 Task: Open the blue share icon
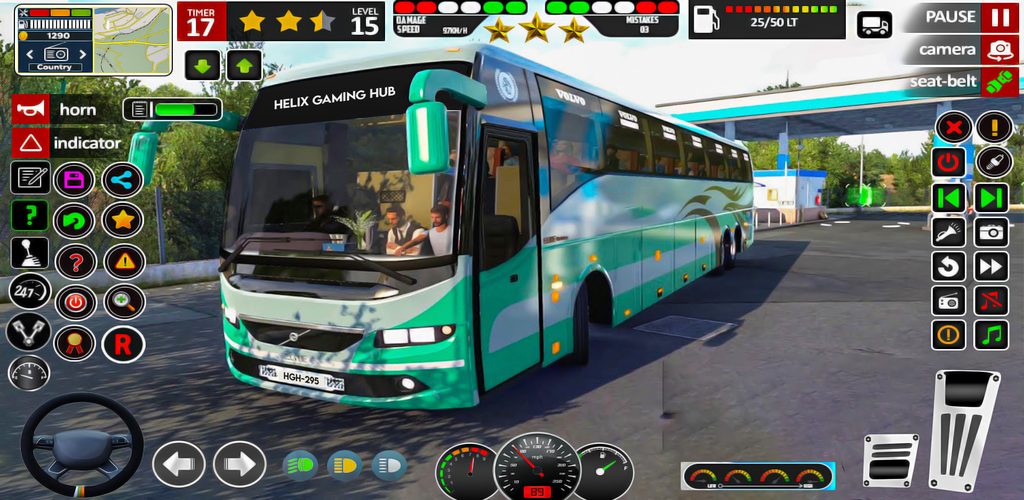pos(123,180)
